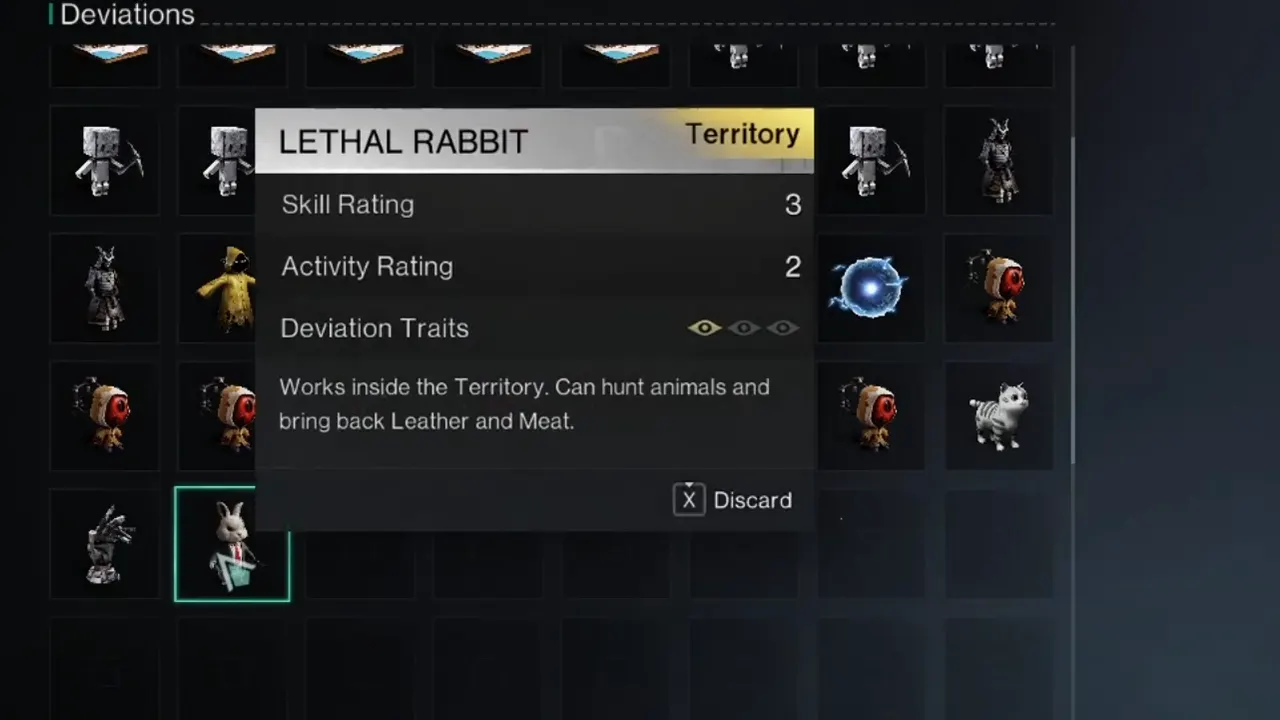Toggle the first Deviation Traits eye icon

coord(704,328)
